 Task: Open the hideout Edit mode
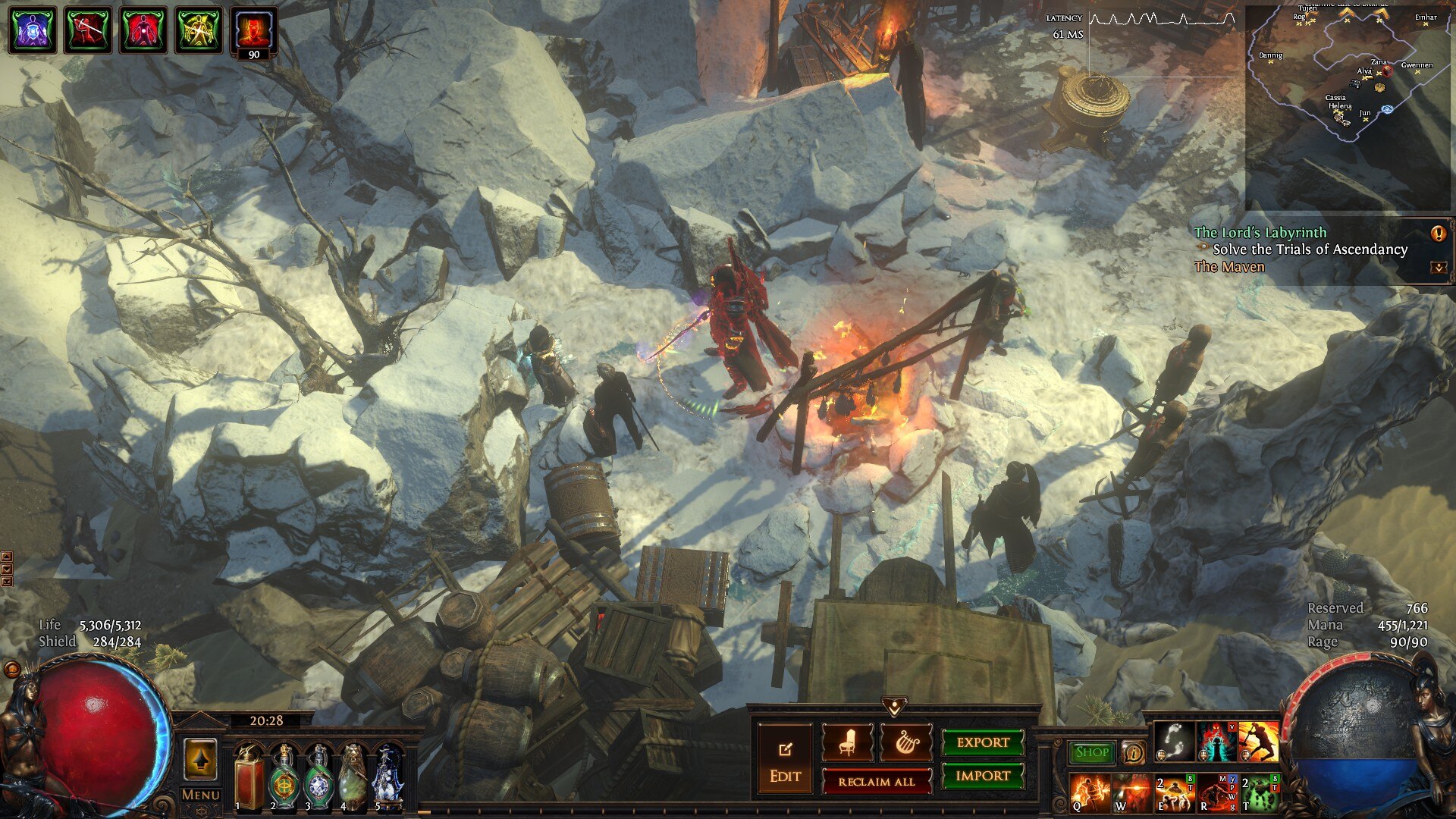point(785,759)
